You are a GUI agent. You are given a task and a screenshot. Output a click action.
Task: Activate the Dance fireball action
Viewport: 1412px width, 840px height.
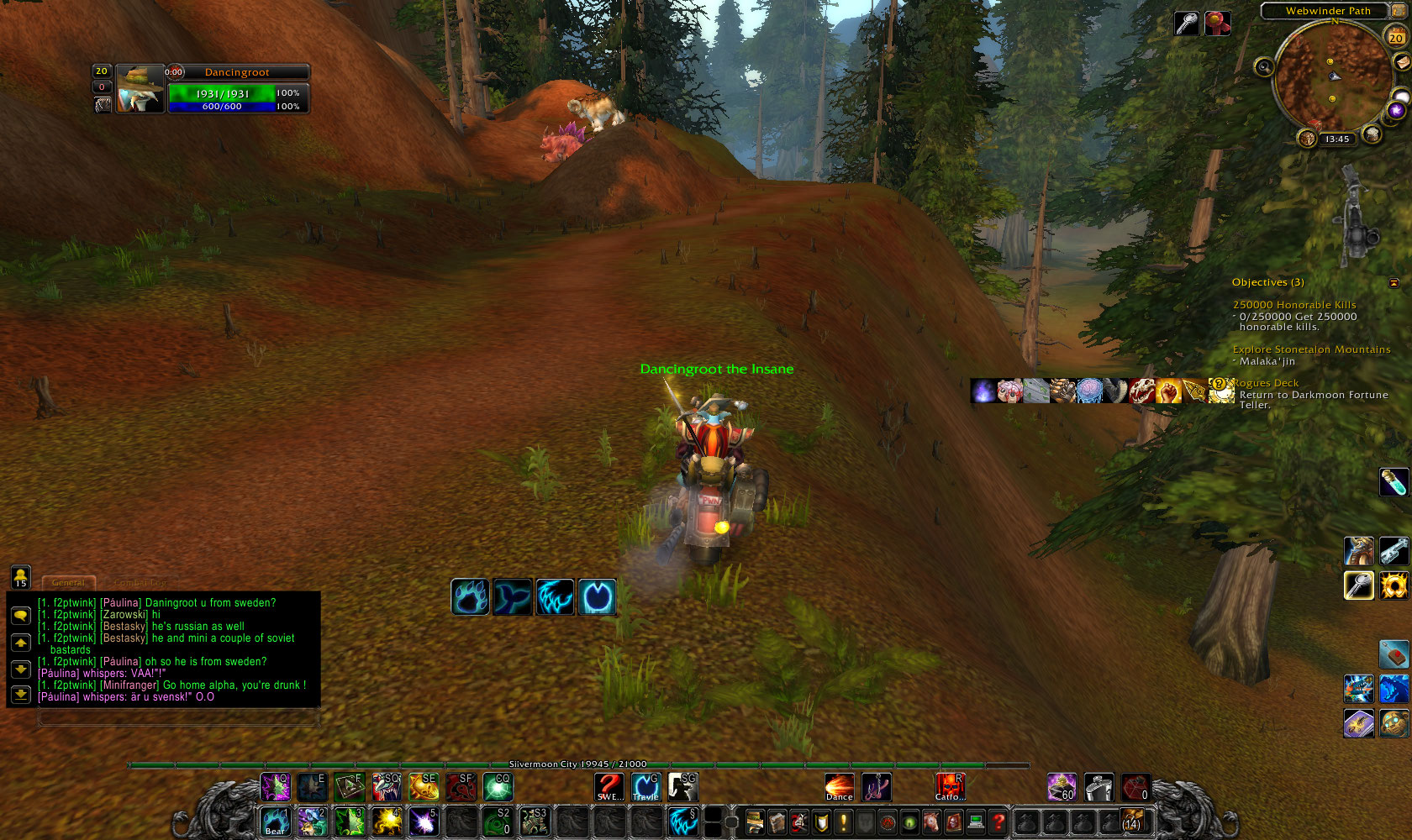(839, 787)
